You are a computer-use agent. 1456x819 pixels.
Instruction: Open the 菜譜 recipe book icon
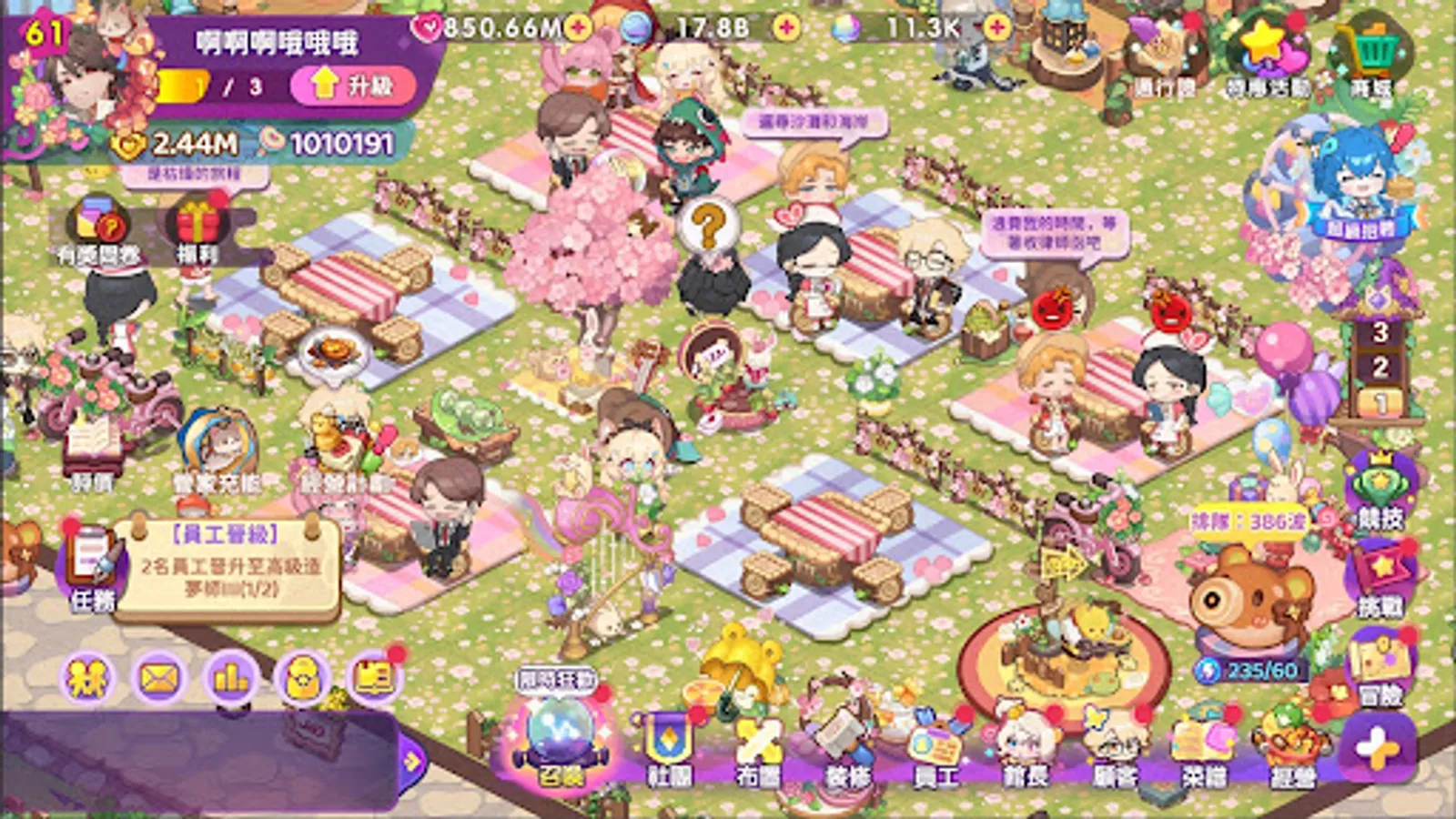click(x=1201, y=739)
